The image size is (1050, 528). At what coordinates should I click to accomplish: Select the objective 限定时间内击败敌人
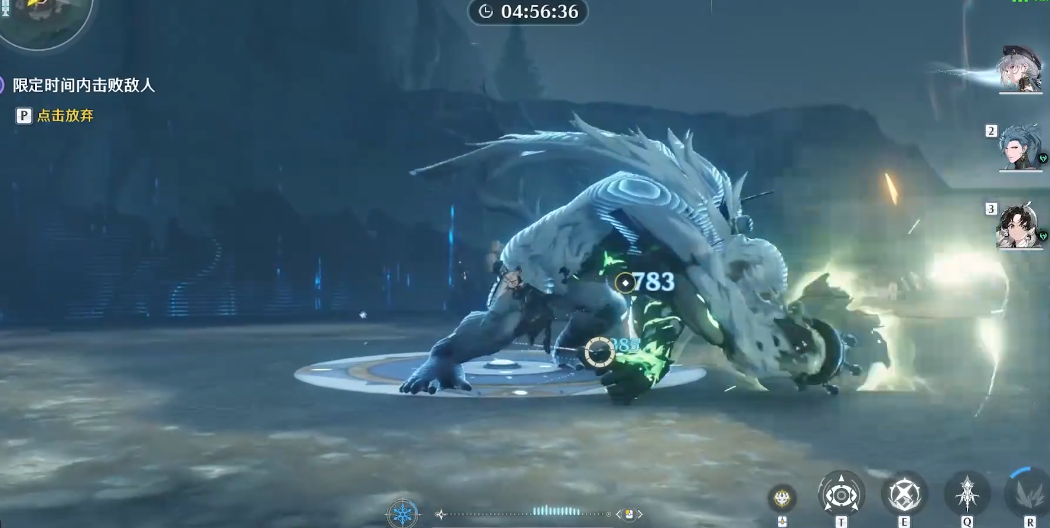[84, 86]
